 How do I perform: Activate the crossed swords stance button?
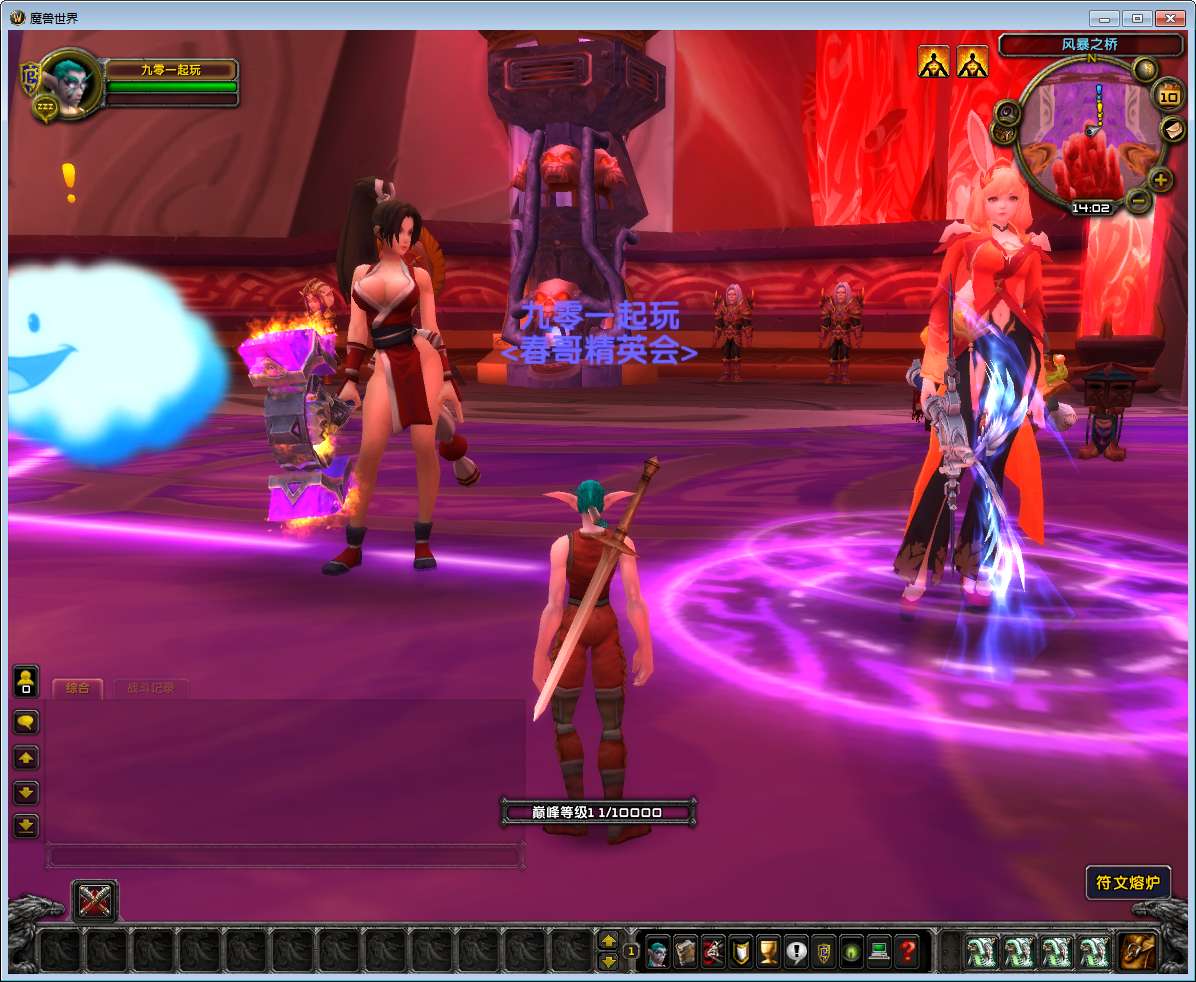(x=95, y=902)
